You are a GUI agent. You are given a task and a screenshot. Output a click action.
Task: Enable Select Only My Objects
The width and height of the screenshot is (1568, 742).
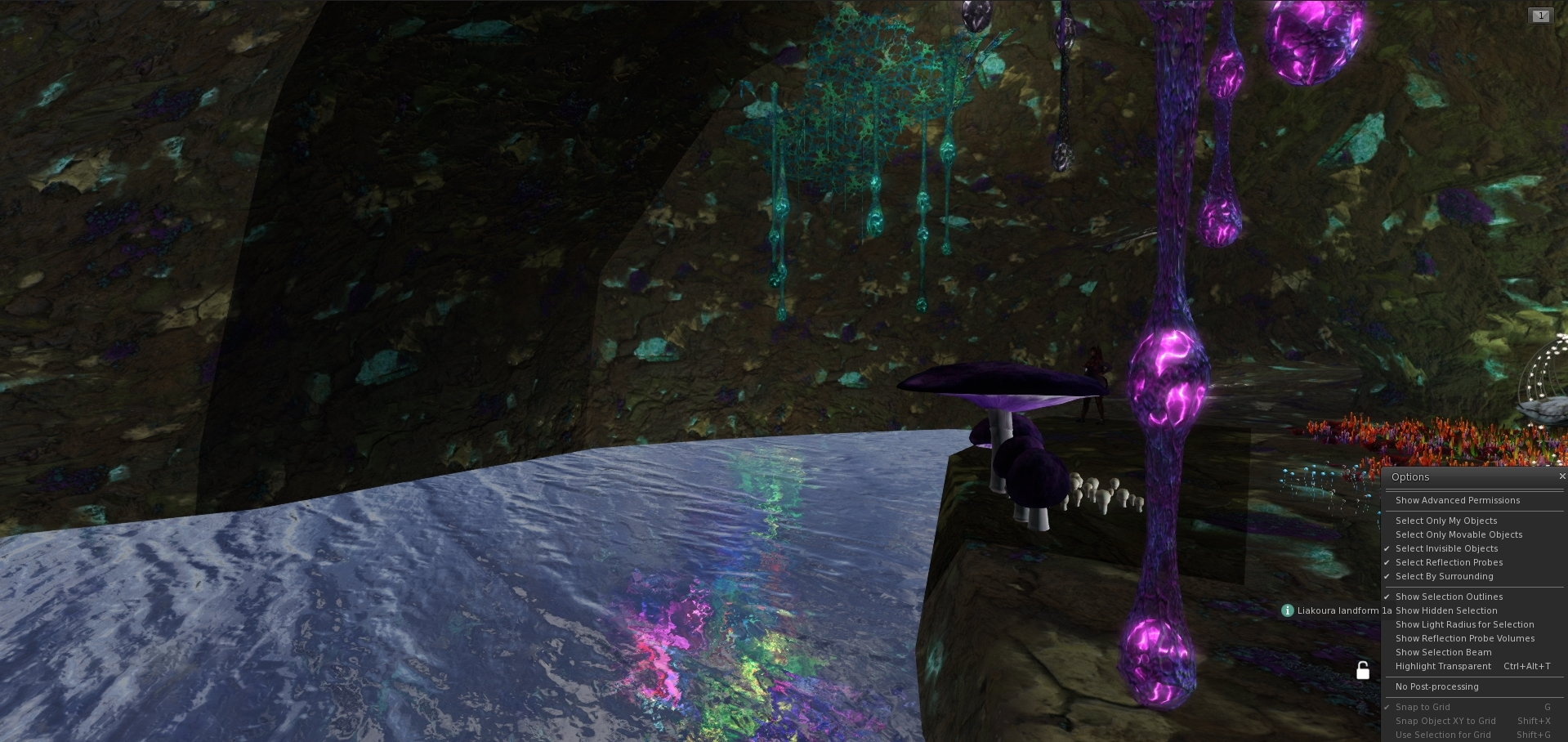(1446, 521)
